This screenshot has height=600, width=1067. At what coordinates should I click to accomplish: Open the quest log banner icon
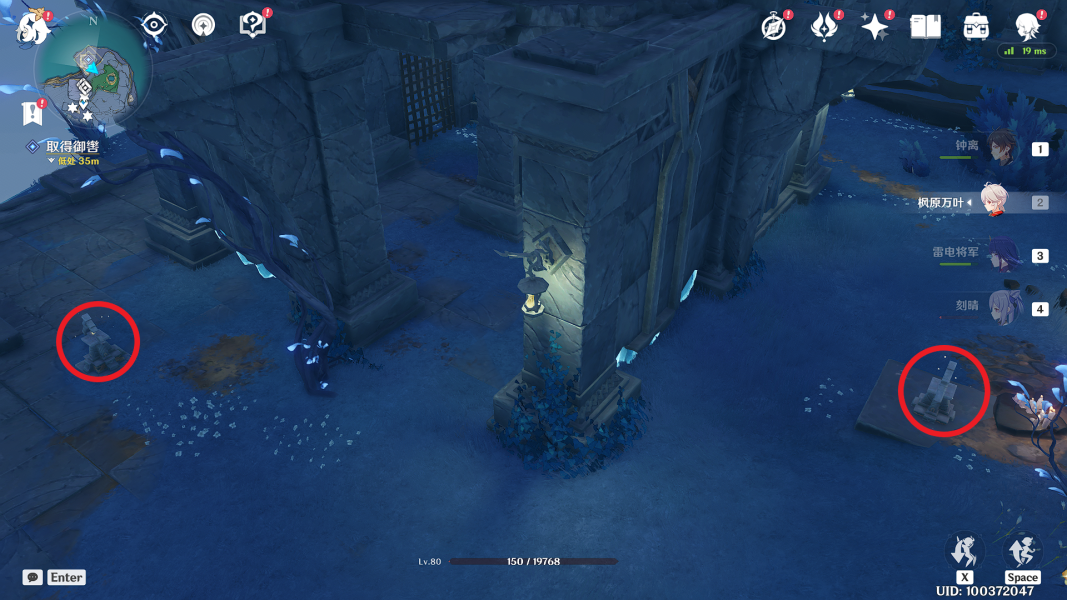click(x=32, y=113)
